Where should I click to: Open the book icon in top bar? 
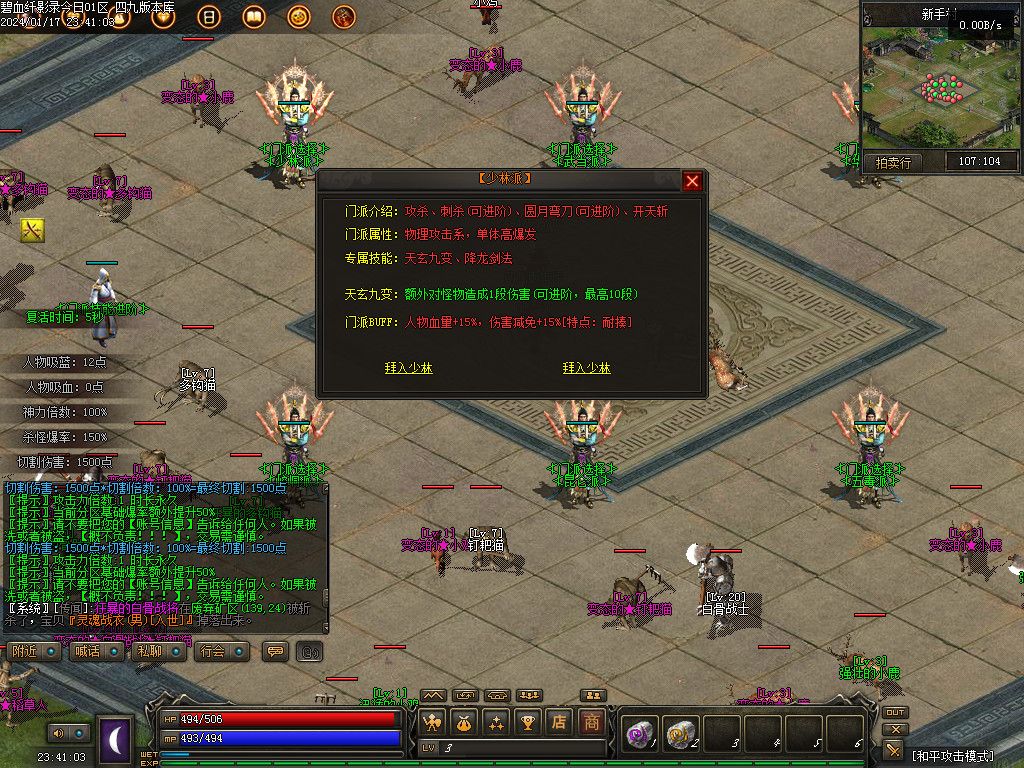253,17
